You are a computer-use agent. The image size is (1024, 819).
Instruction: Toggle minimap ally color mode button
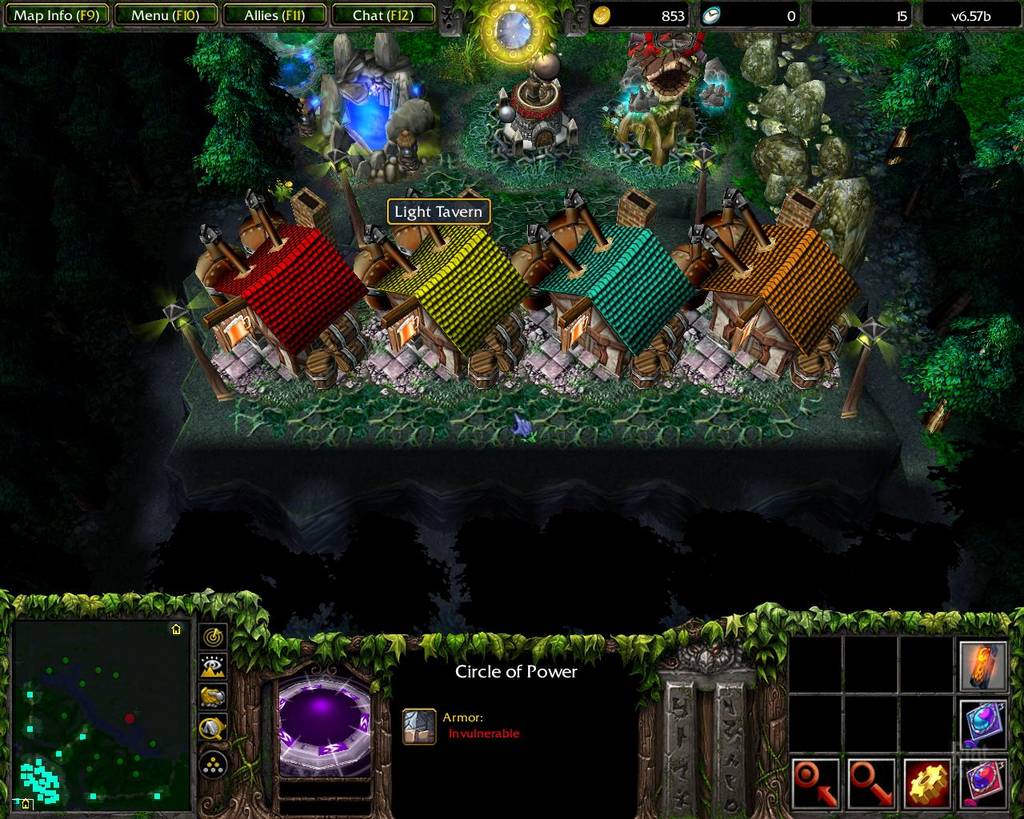(214, 698)
